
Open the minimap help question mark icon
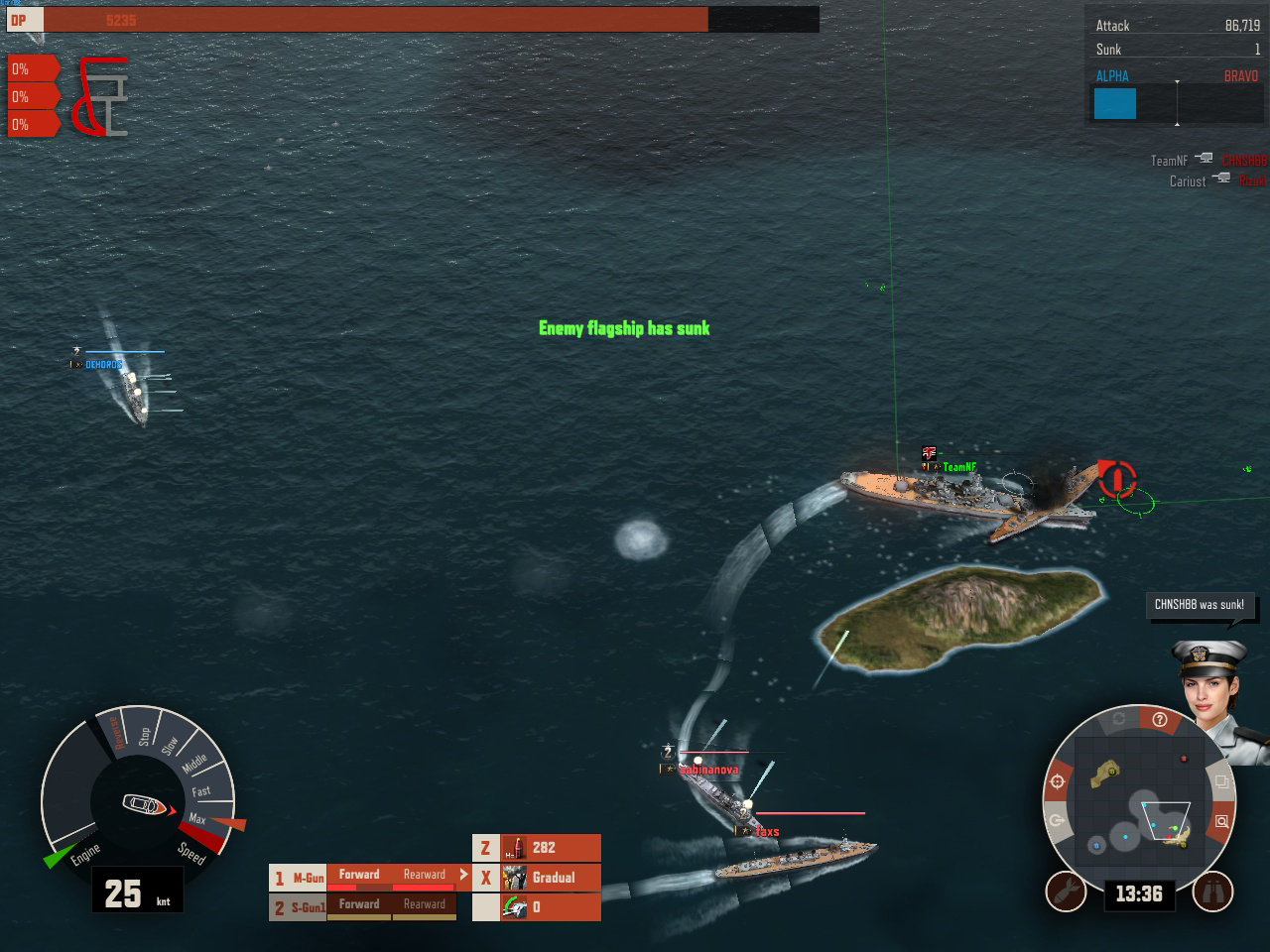(x=1160, y=719)
